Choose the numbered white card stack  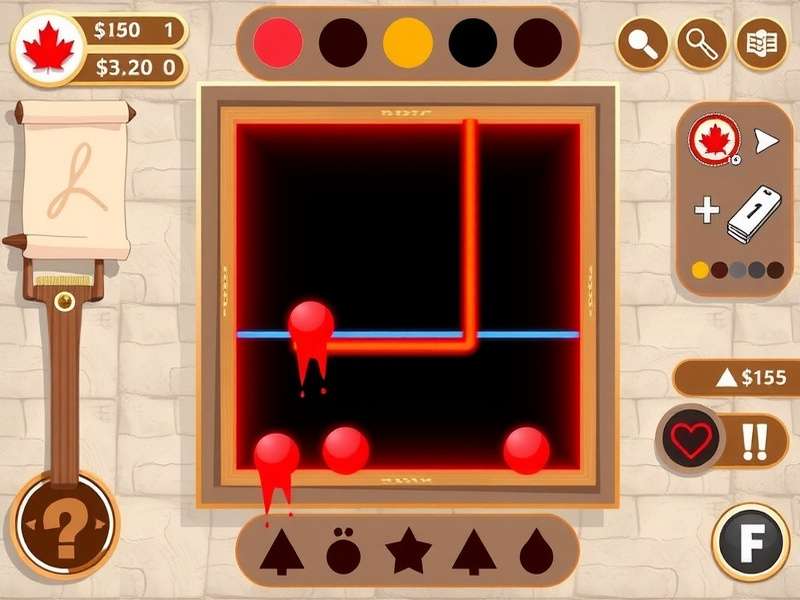(x=752, y=214)
